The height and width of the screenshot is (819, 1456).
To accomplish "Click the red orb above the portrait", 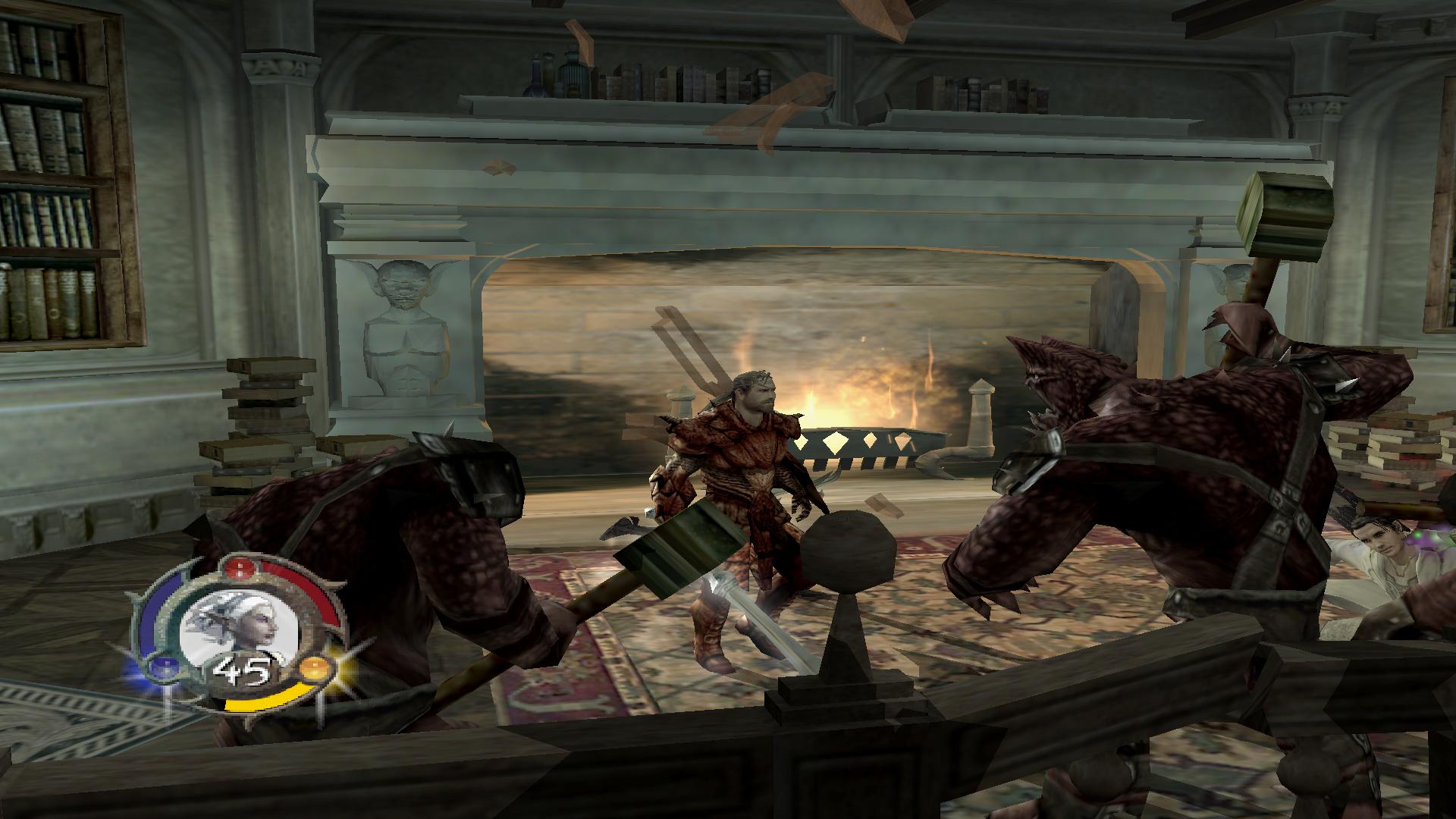I will click(x=240, y=567).
